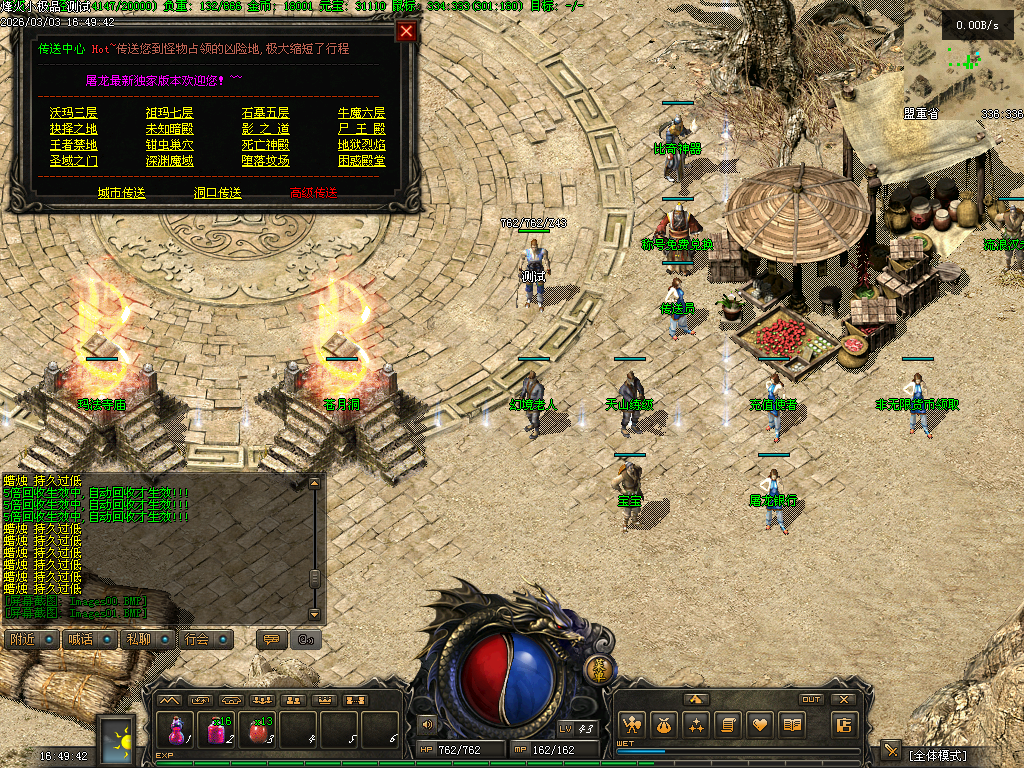
Task: Choose the 祖玛七层 teleport destination
Action: pos(169,113)
